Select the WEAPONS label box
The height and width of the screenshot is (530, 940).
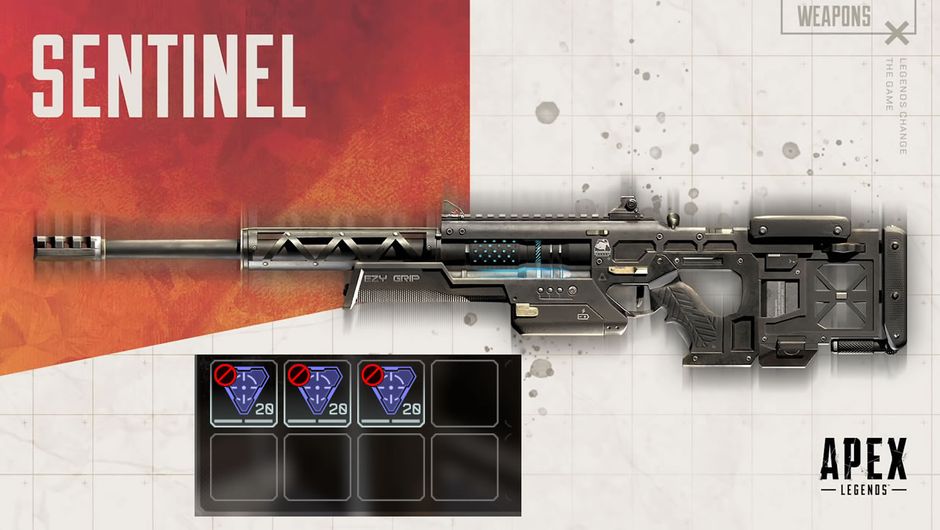(x=835, y=16)
